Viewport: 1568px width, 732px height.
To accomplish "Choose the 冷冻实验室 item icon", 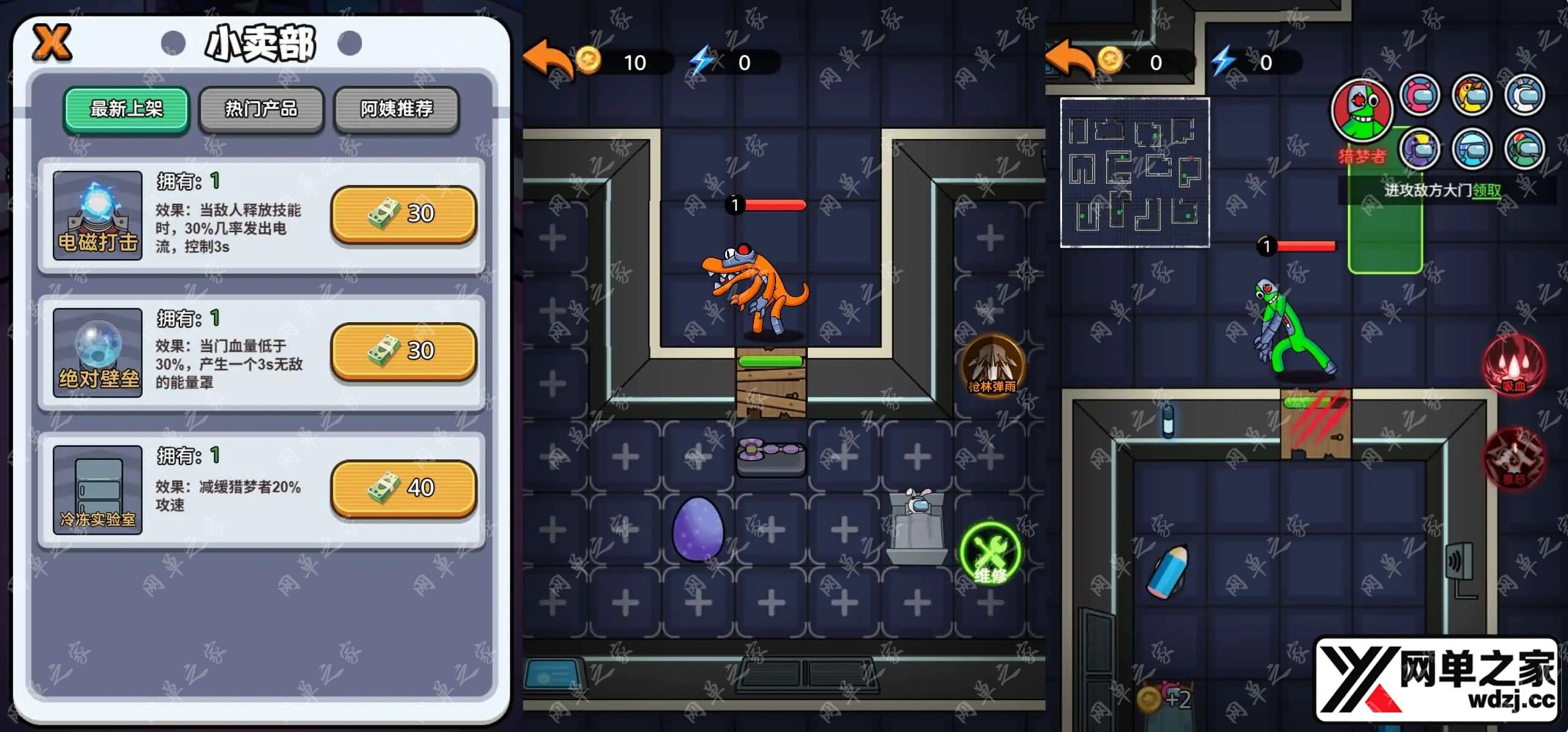I will (x=97, y=489).
